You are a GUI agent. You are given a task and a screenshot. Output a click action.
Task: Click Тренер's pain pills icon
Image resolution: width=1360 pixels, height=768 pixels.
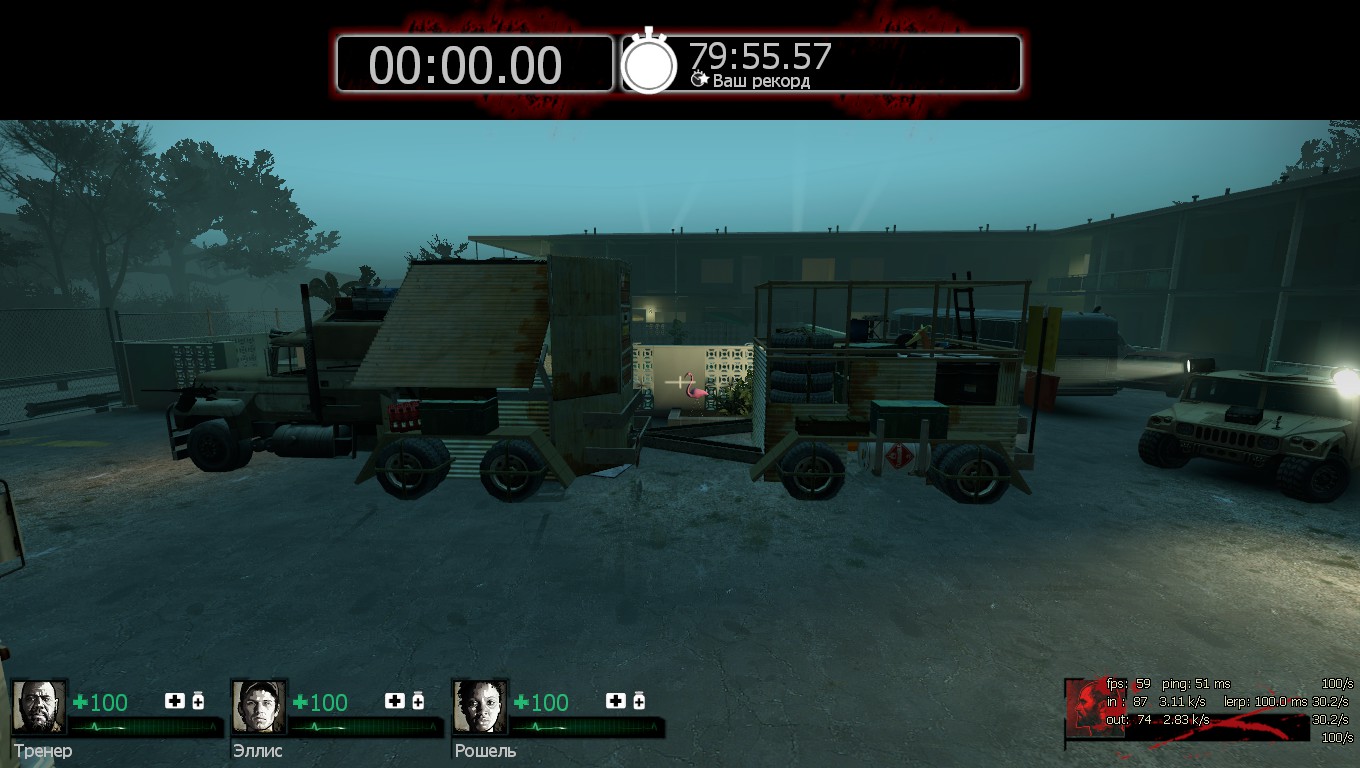point(198,701)
